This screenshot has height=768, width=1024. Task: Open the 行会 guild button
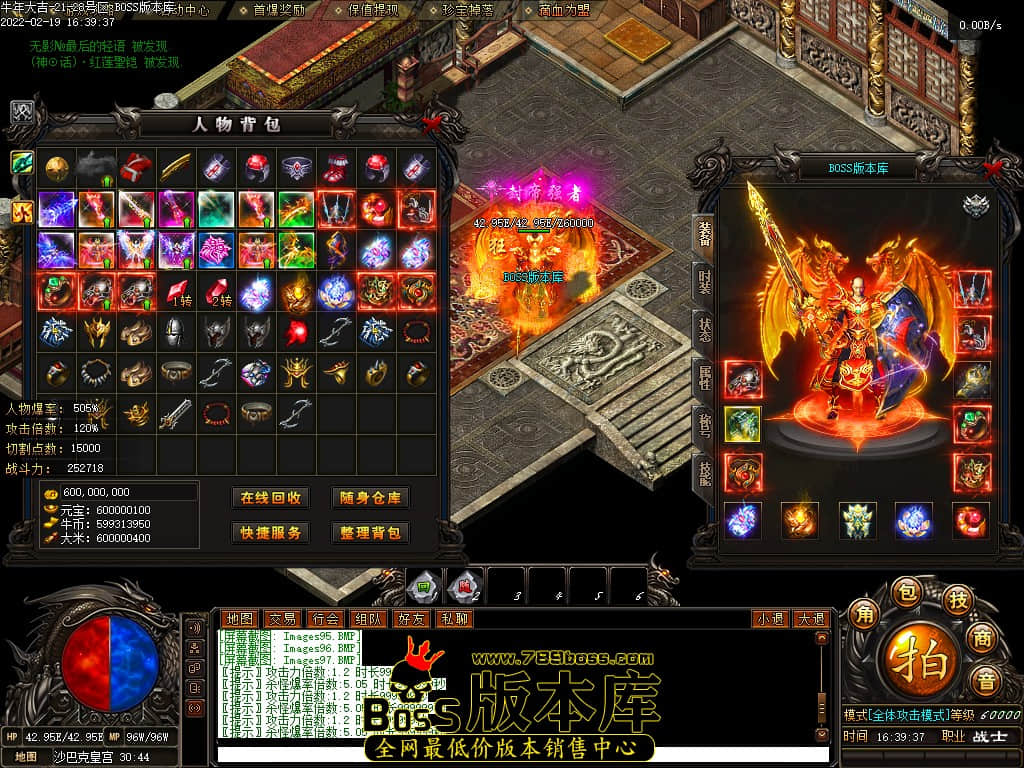pos(325,619)
